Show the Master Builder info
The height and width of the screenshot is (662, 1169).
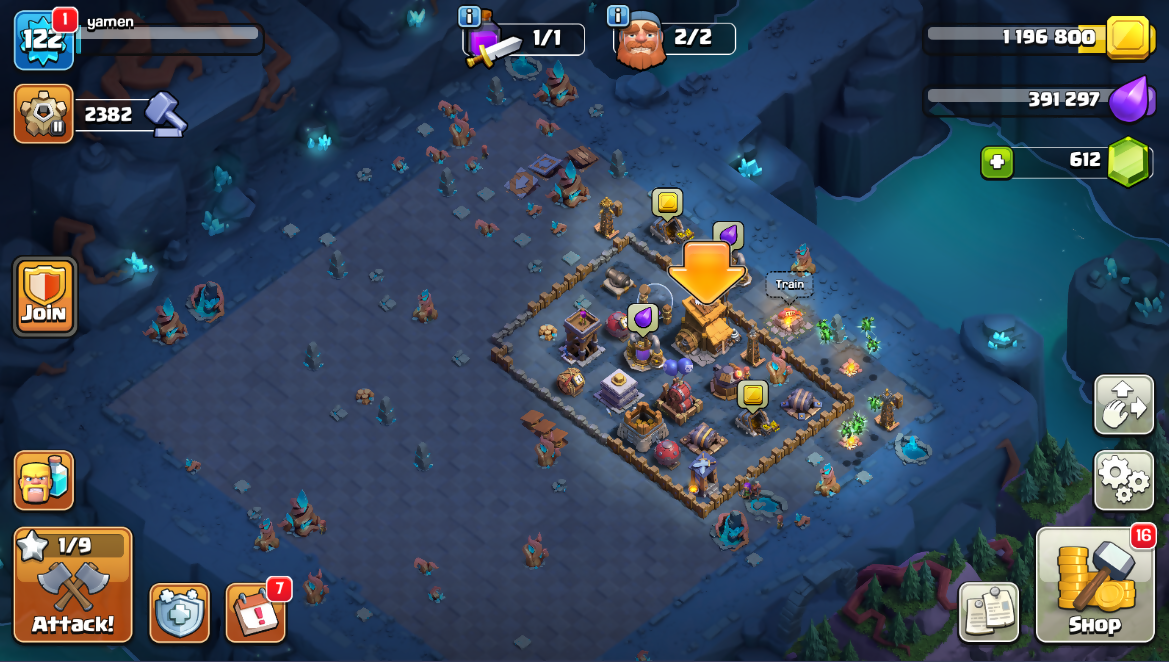(x=618, y=17)
